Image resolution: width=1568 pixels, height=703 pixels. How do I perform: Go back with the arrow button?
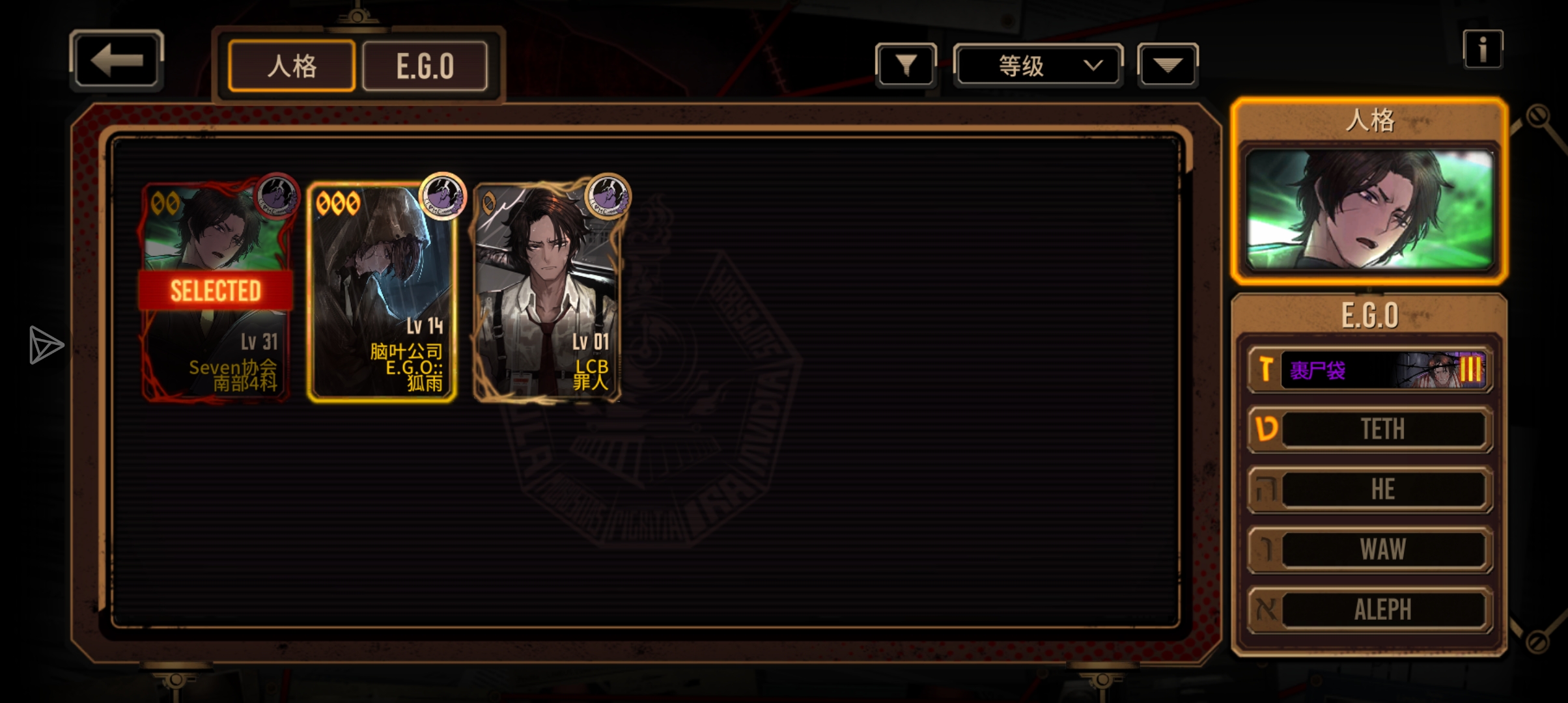pos(116,61)
